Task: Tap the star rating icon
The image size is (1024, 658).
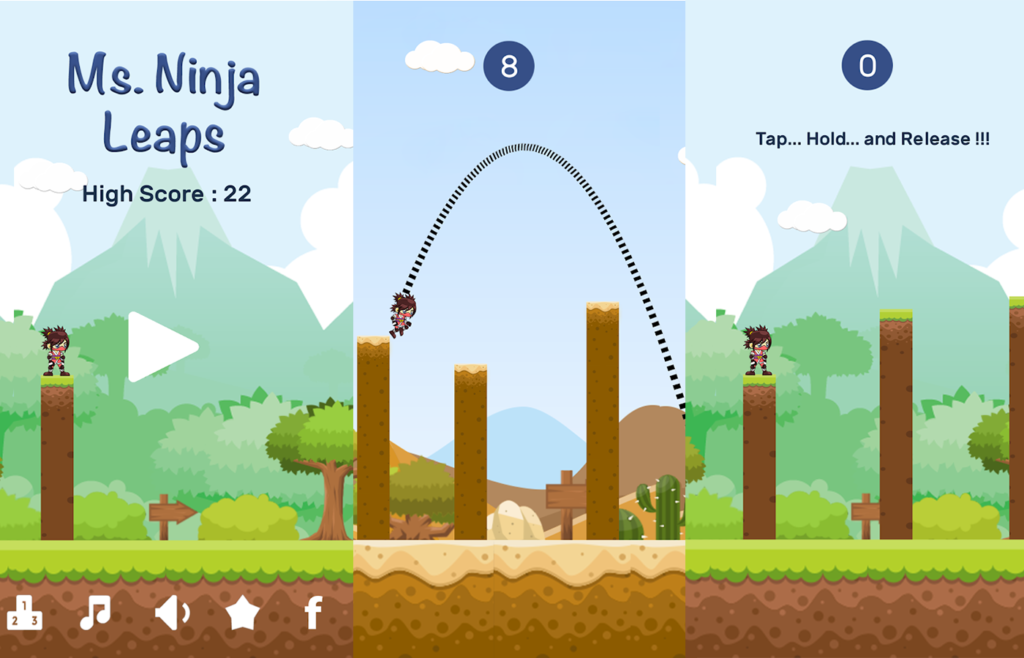Action: [242, 612]
